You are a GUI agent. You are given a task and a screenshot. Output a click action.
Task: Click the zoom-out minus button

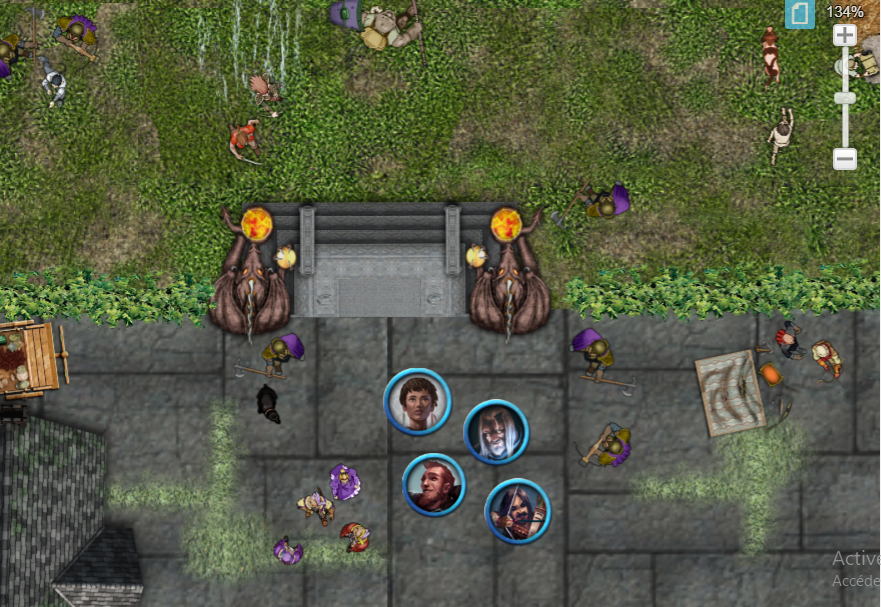pos(845,159)
